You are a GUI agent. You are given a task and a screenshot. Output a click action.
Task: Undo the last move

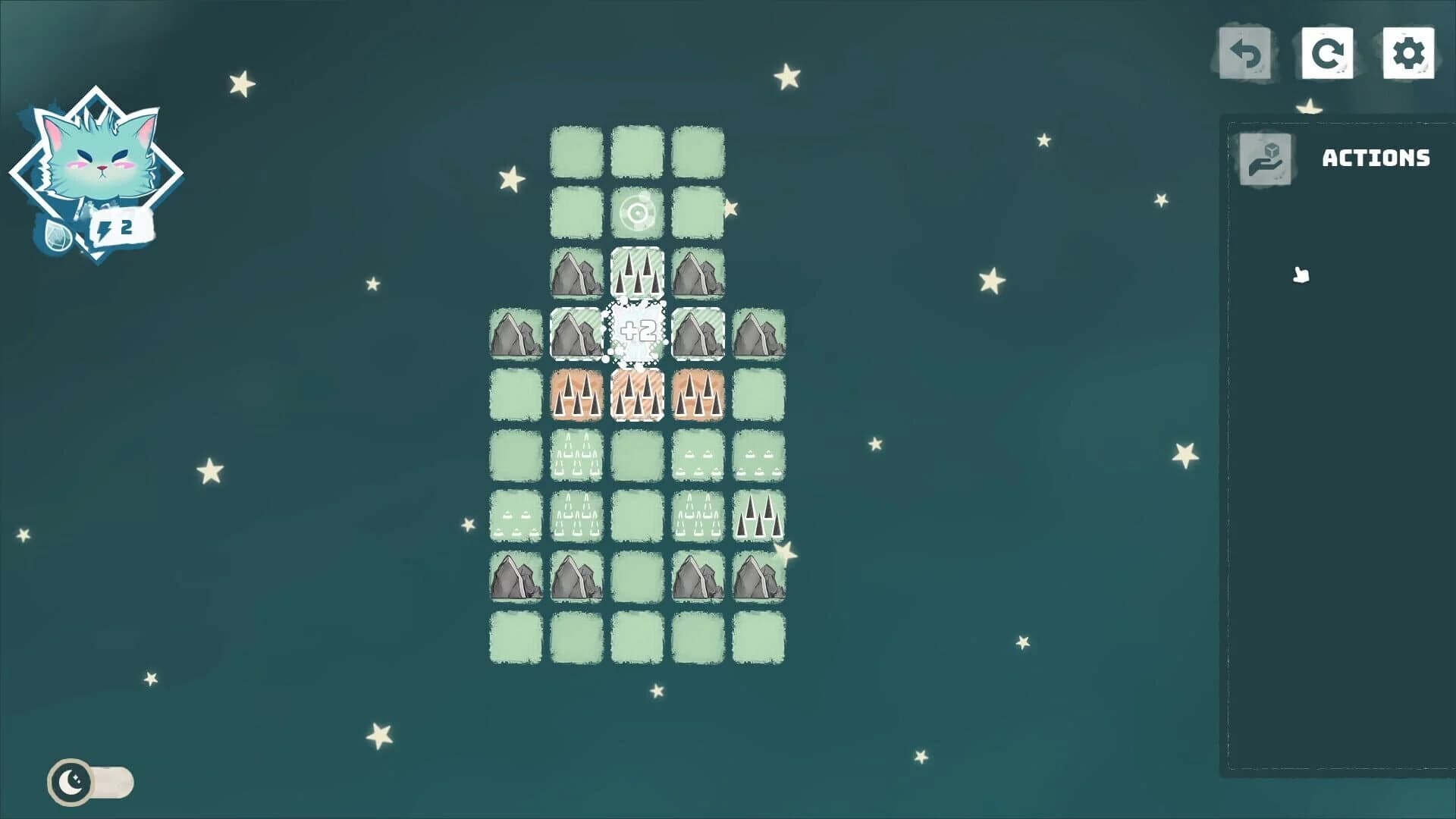[1246, 53]
